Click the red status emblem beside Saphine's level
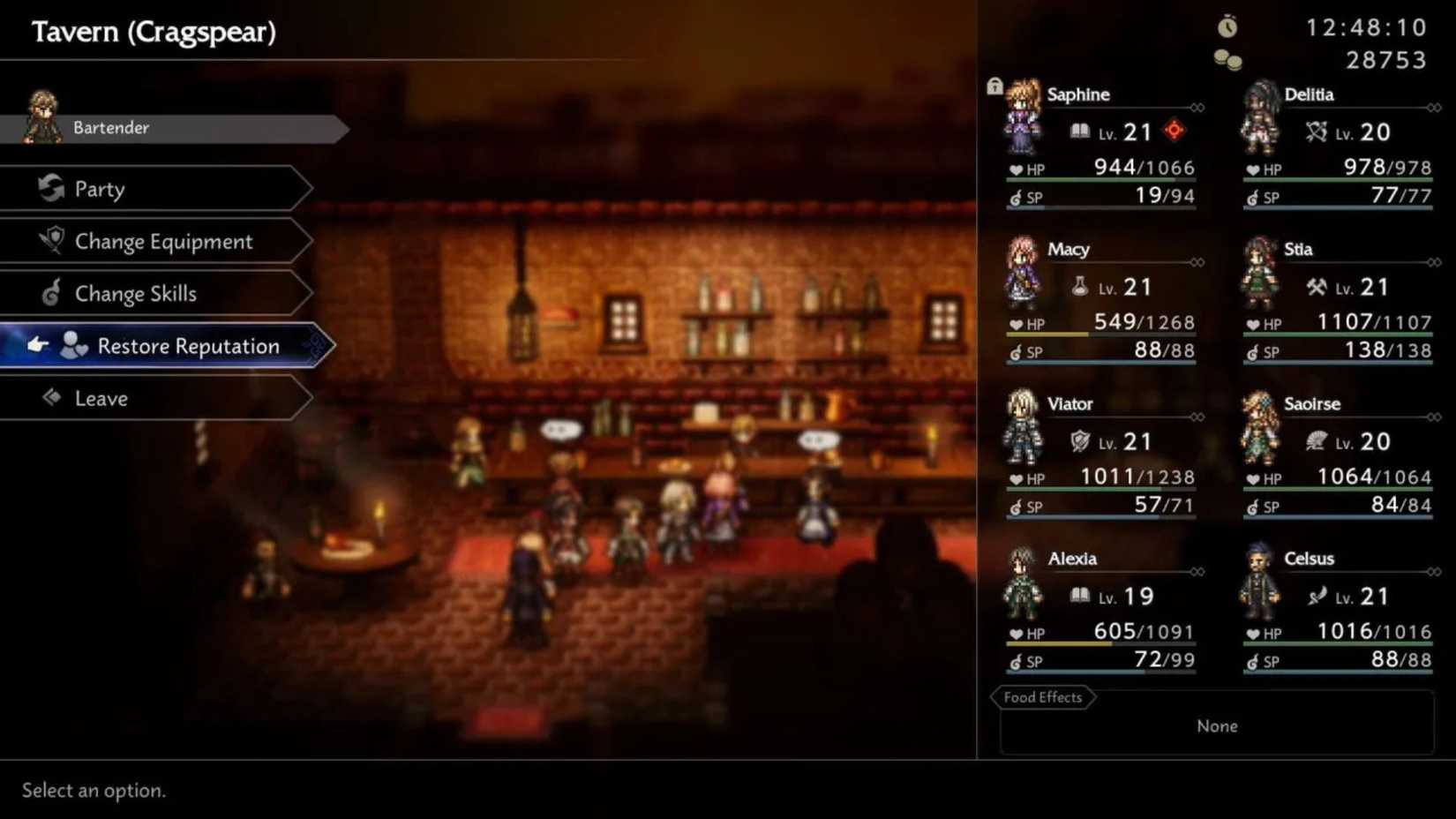The height and width of the screenshot is (819, 1456). point(1174,131)
